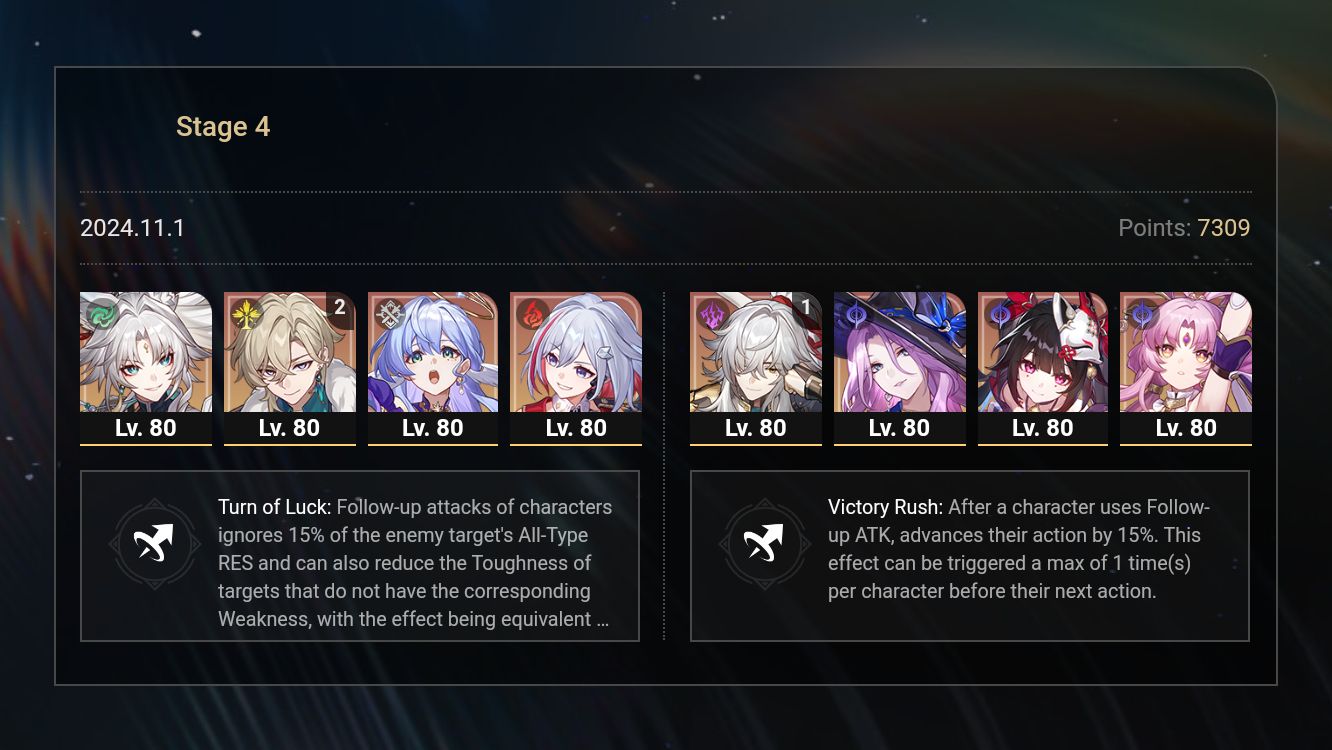Image resolution: width=1332 pixels, height=750 pixels.
Task: Click the Hunt path icon beside Victory Rush
Action: (764, 543)
